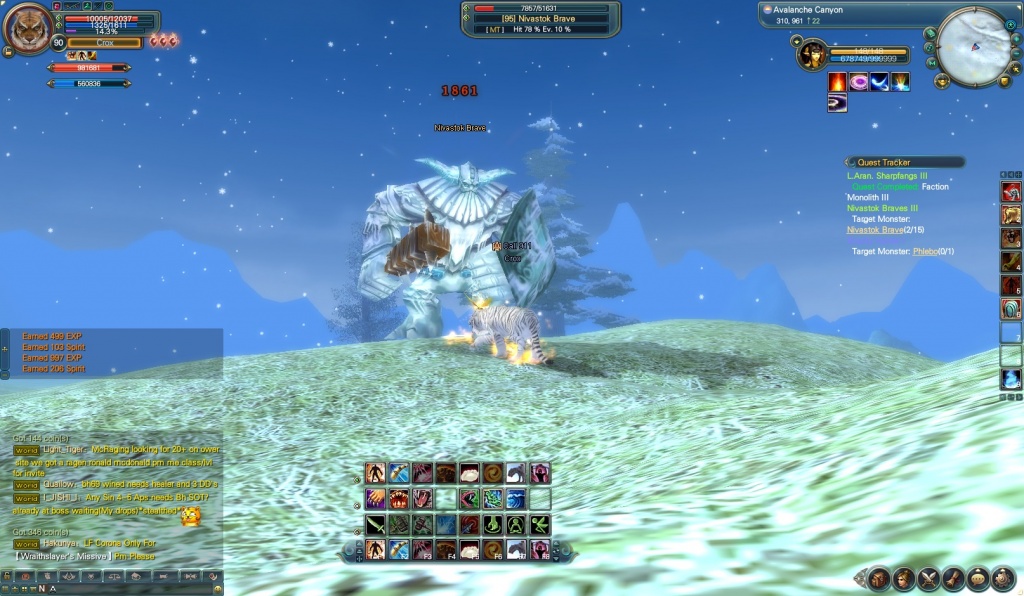Click Wraithslayer's Missive item link in chat
The image size is (1024, 596).
coord(63,555)
